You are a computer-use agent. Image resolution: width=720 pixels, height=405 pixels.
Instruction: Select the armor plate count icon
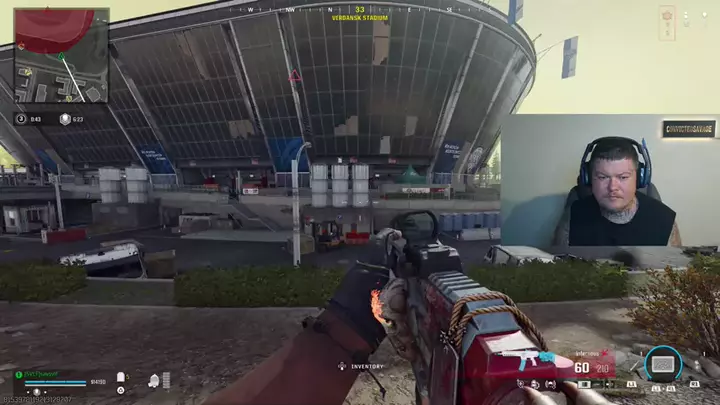pos(121,377)
